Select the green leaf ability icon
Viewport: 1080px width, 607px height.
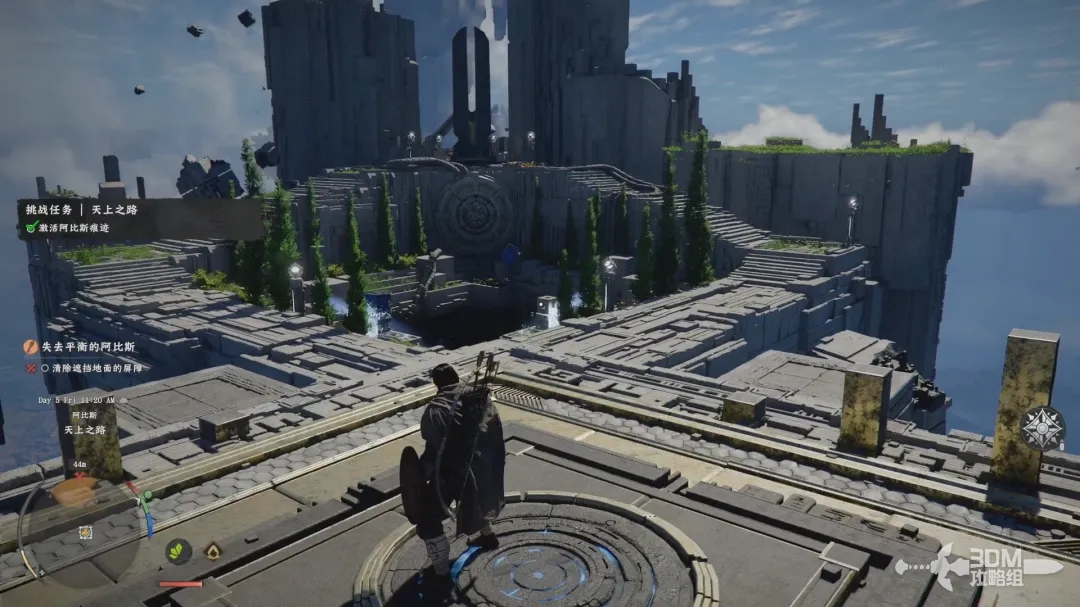click(x=179, y=550)
